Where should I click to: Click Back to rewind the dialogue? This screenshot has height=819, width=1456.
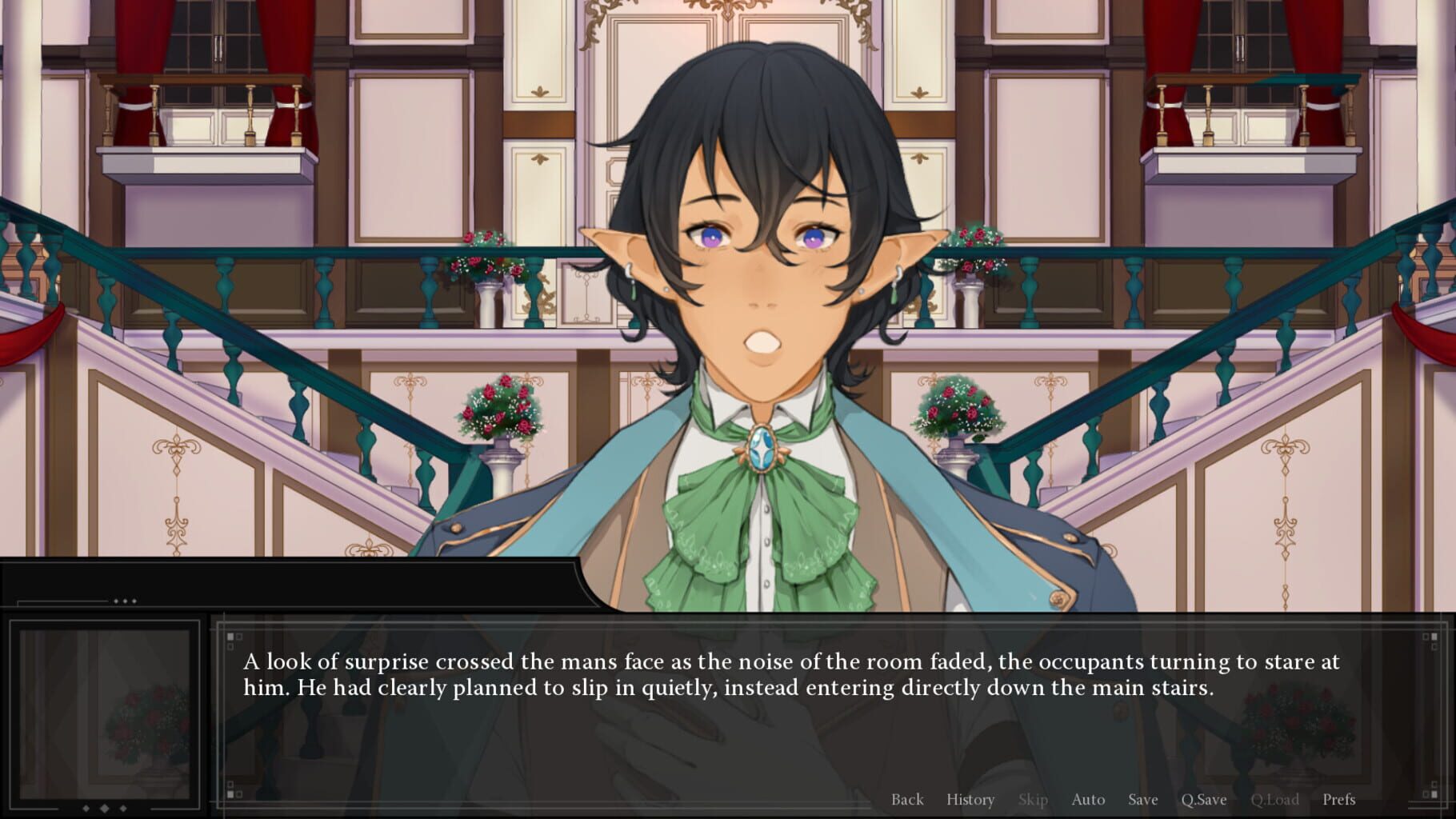907,799
